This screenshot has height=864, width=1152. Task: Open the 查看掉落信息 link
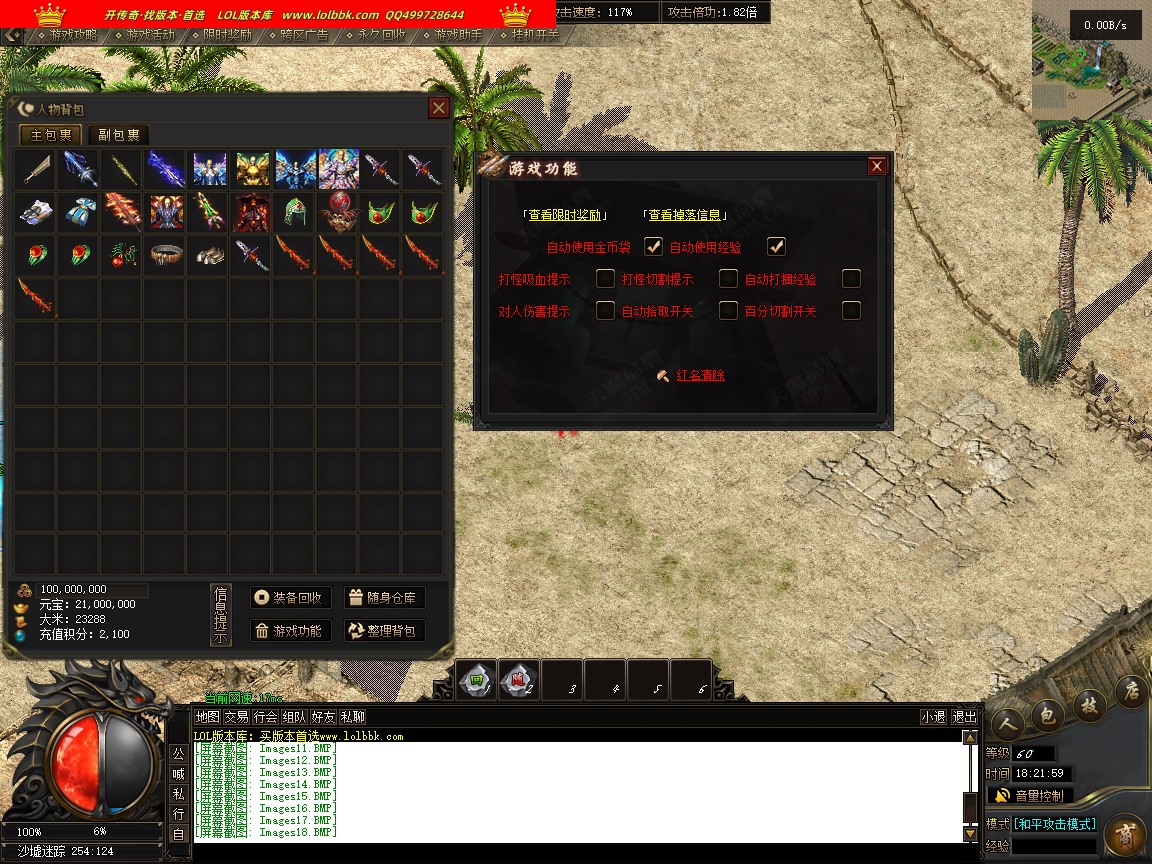(685, 215)
